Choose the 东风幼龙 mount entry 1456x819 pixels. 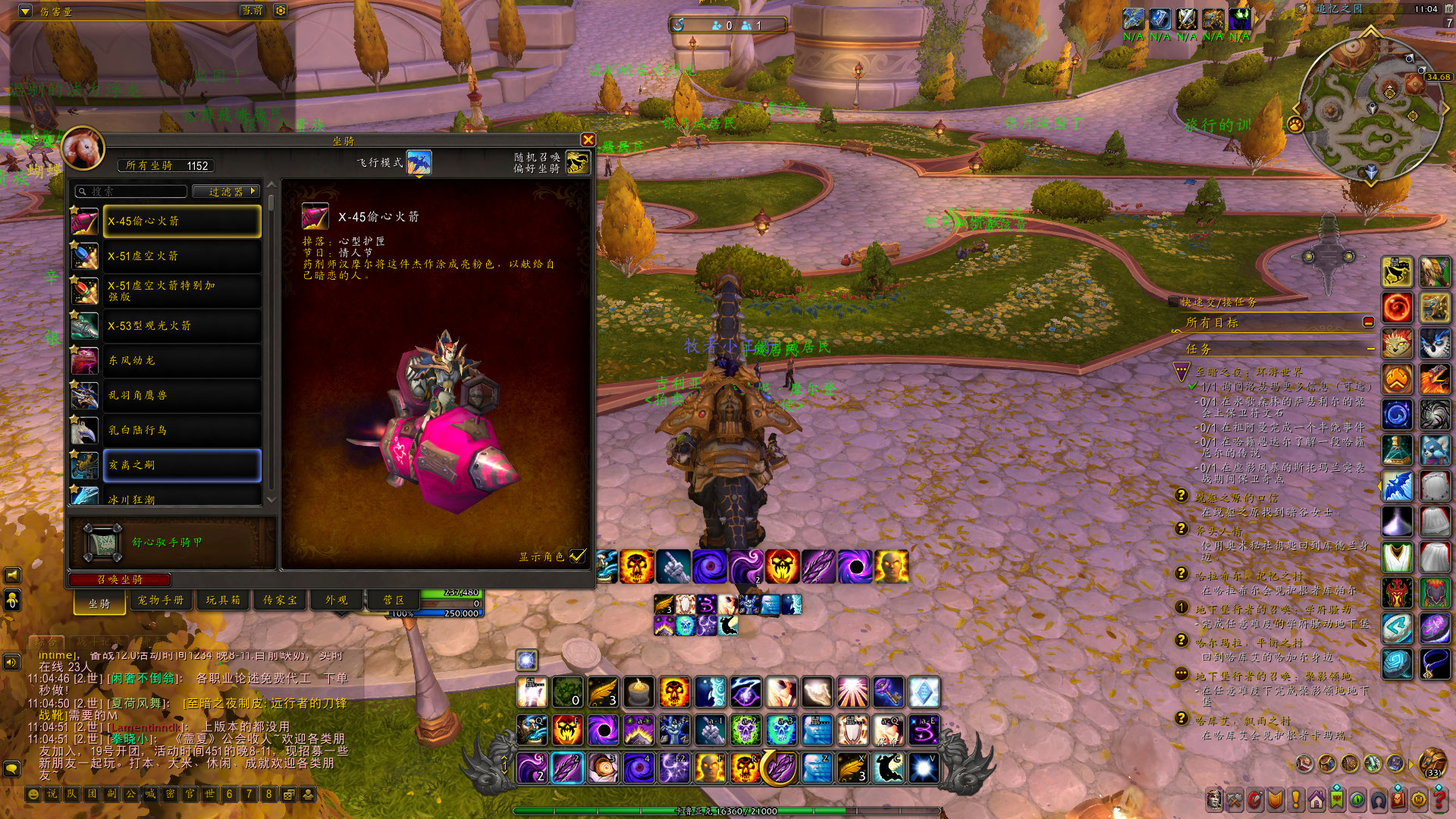coord(182,360)
